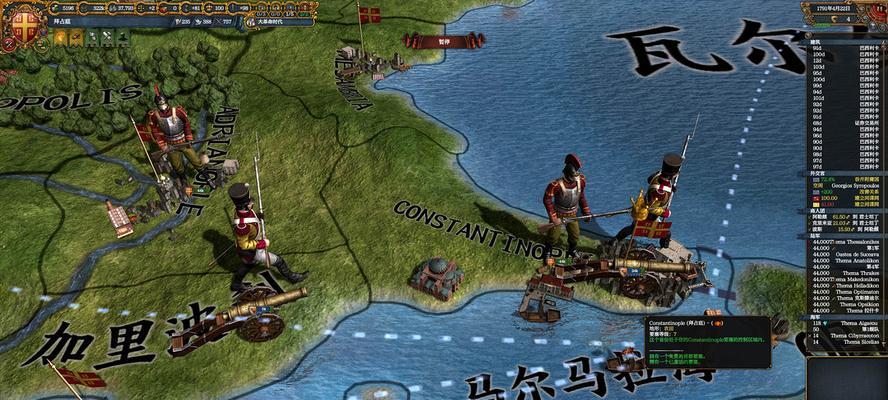
Task: Select Thema Thessalonikes army in outliner
Action: tap(852, 241)
